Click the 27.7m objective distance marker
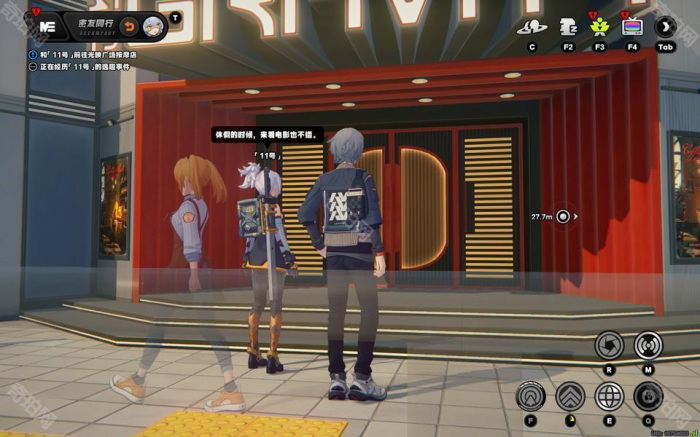 point(564,216)
